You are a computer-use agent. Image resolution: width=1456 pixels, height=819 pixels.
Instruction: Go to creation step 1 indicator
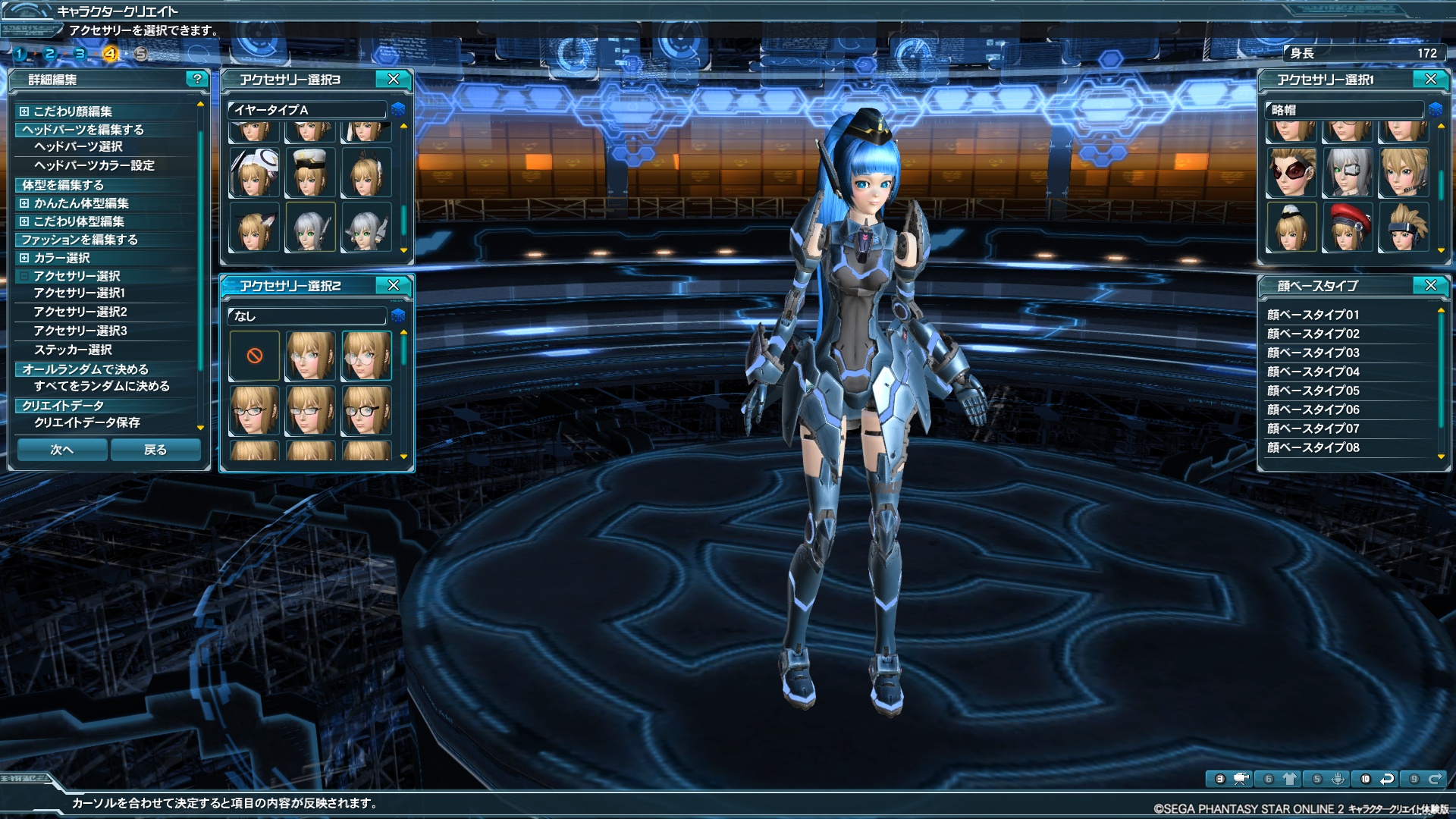click(x=20, y=54)
